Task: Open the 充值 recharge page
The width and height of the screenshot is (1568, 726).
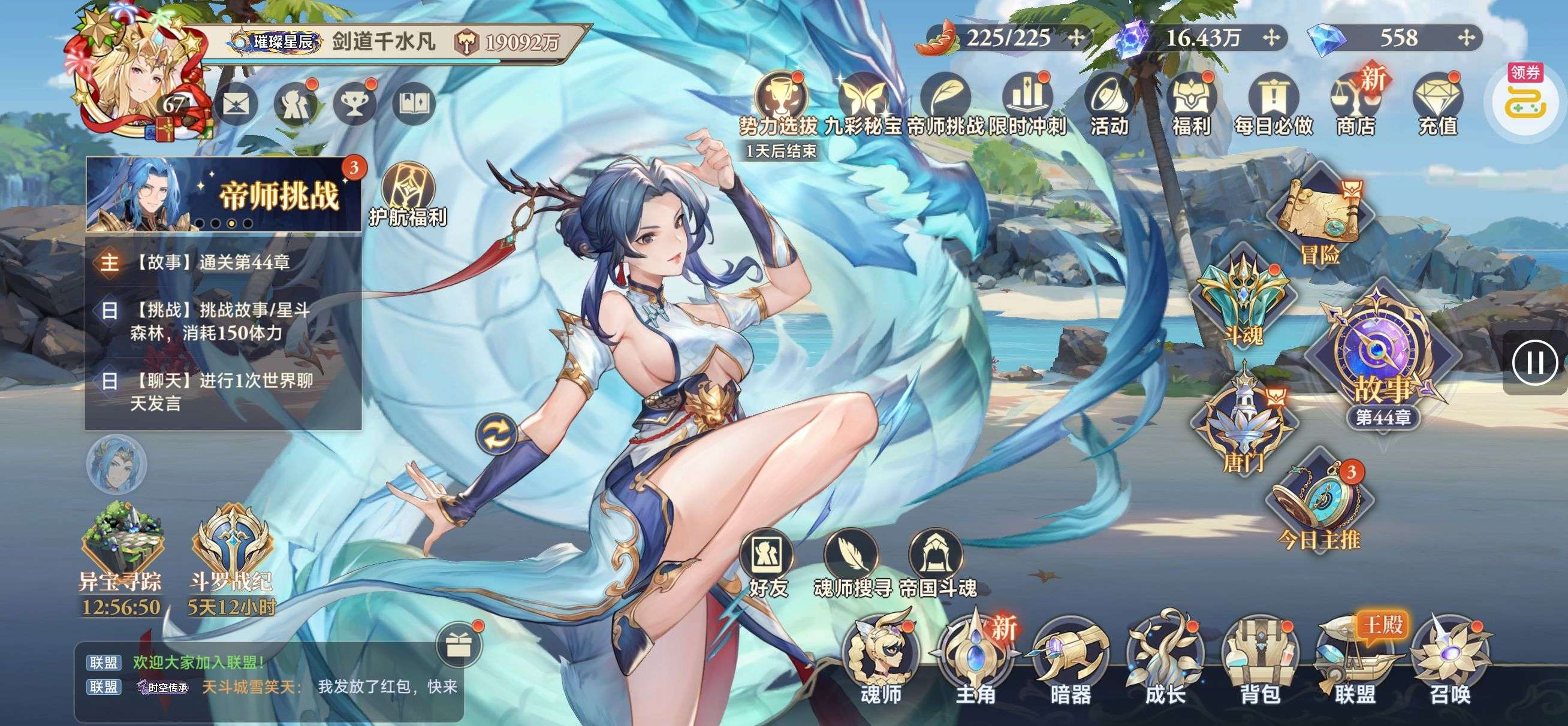Action: (1437, 107)
